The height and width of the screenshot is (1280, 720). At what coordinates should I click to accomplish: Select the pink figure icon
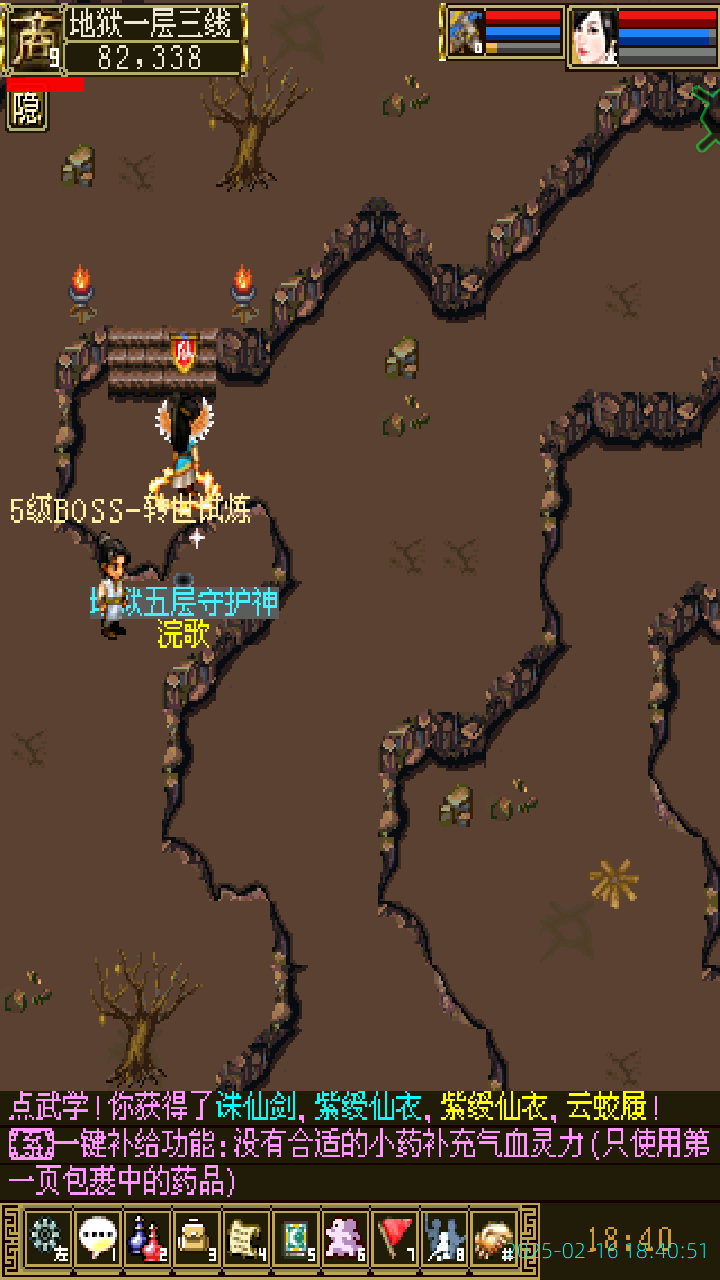(346, 1238)
